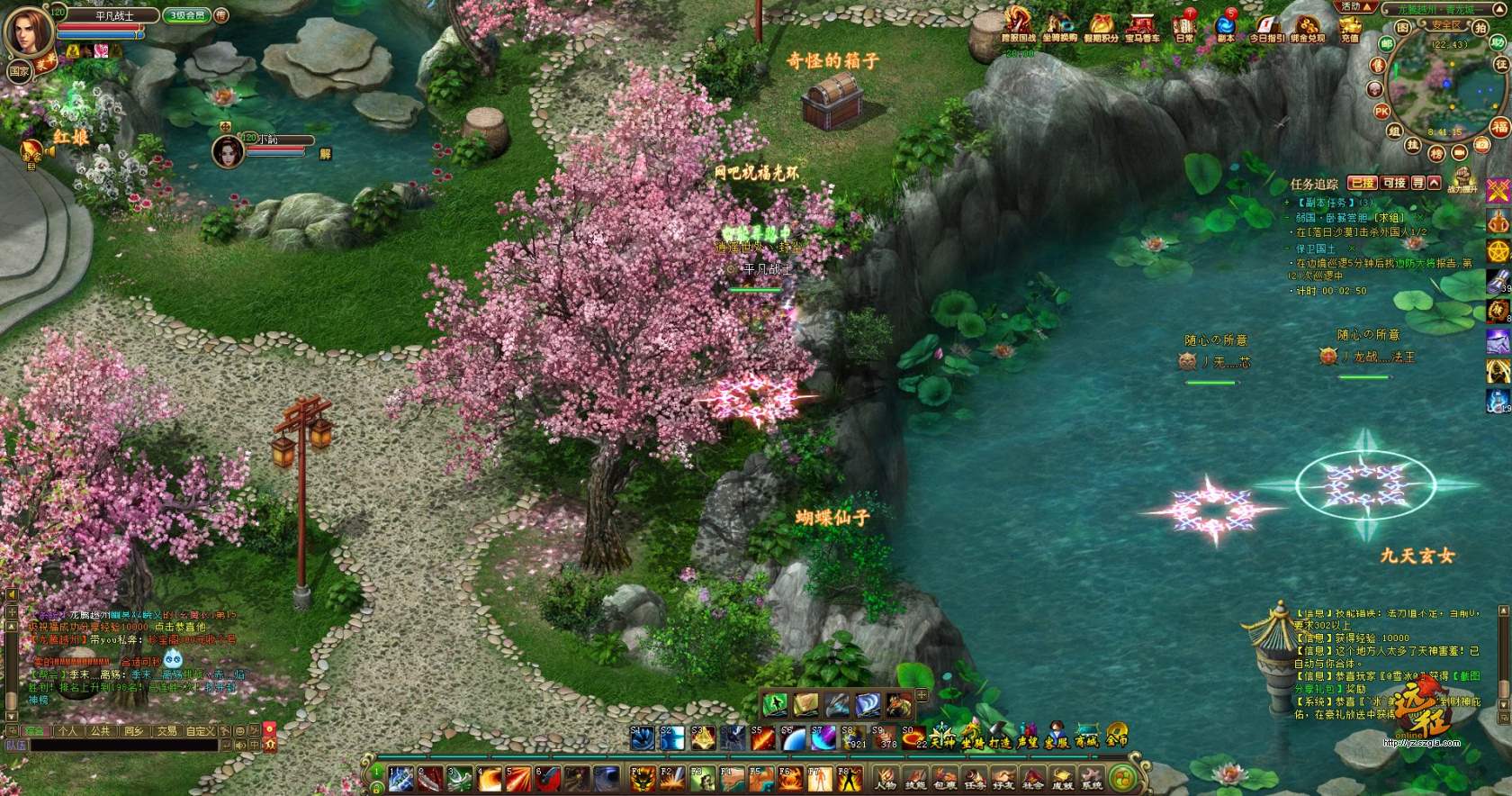Open mail with the 邮 button
Screen dimensions: 1512x796
click(1387, 44)
